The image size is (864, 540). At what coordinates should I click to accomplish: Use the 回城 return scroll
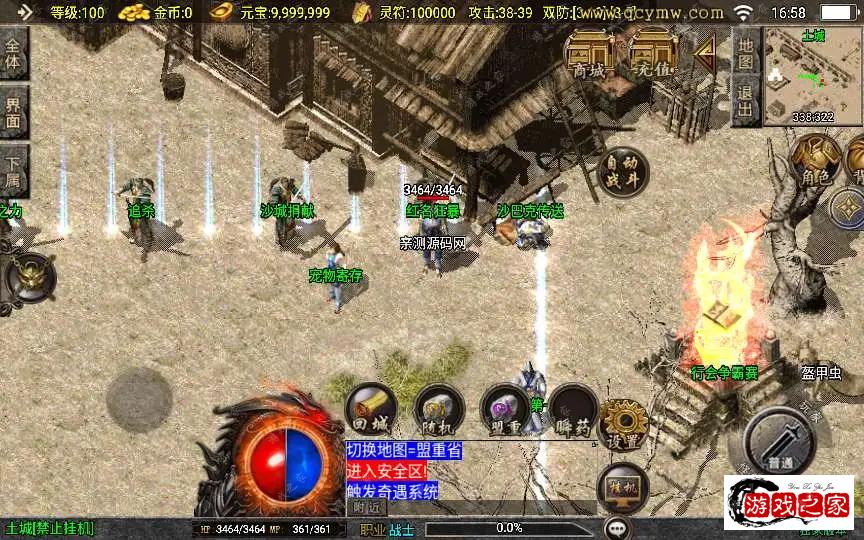(371, 409)
